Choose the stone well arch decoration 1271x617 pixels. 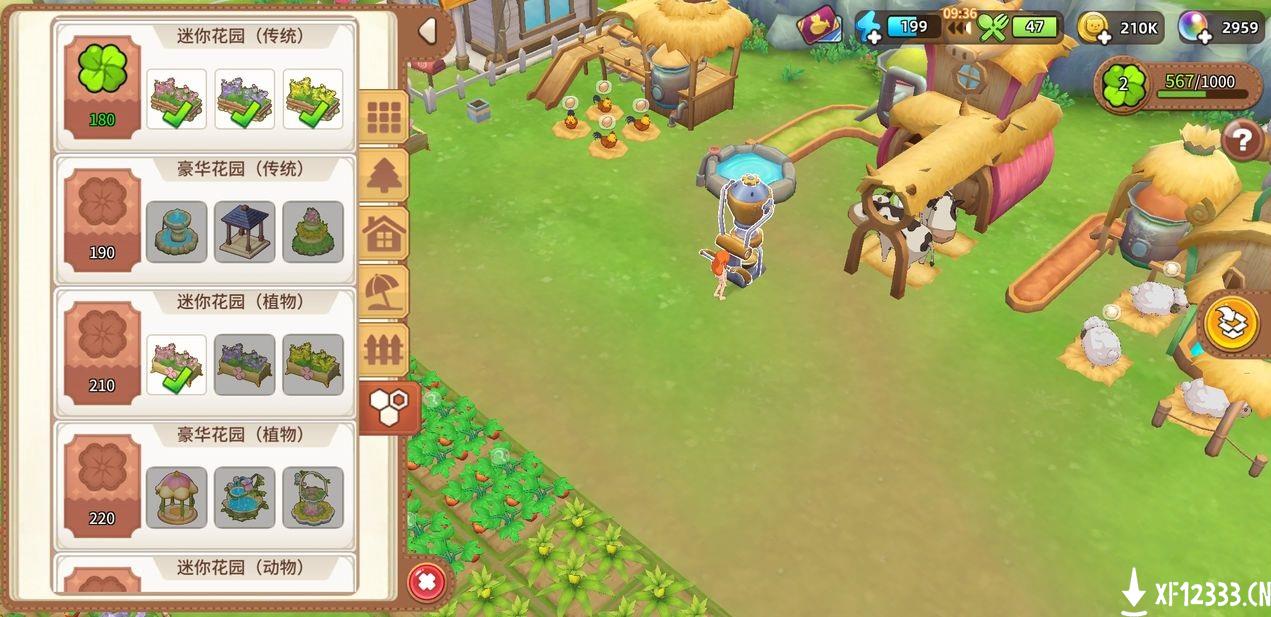pyautogui.click(x=313, y=497)
